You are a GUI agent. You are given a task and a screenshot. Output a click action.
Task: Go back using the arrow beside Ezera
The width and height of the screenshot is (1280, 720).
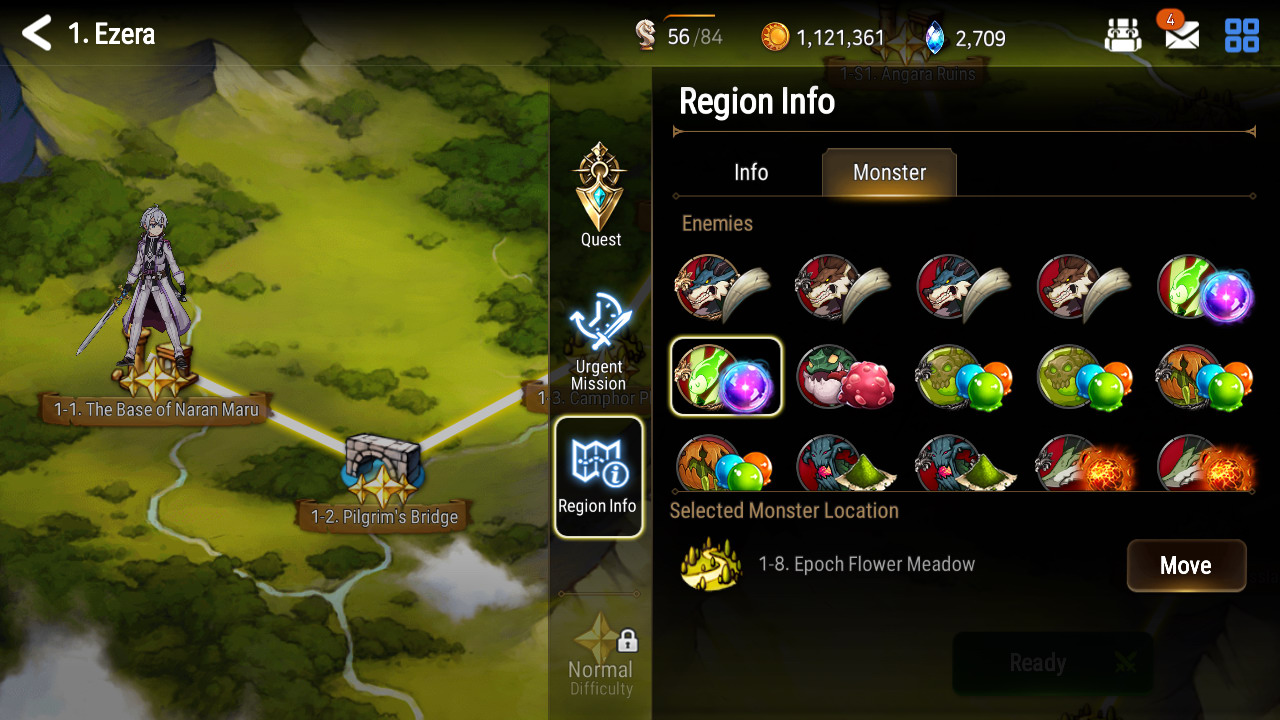[x=37, y=34]
